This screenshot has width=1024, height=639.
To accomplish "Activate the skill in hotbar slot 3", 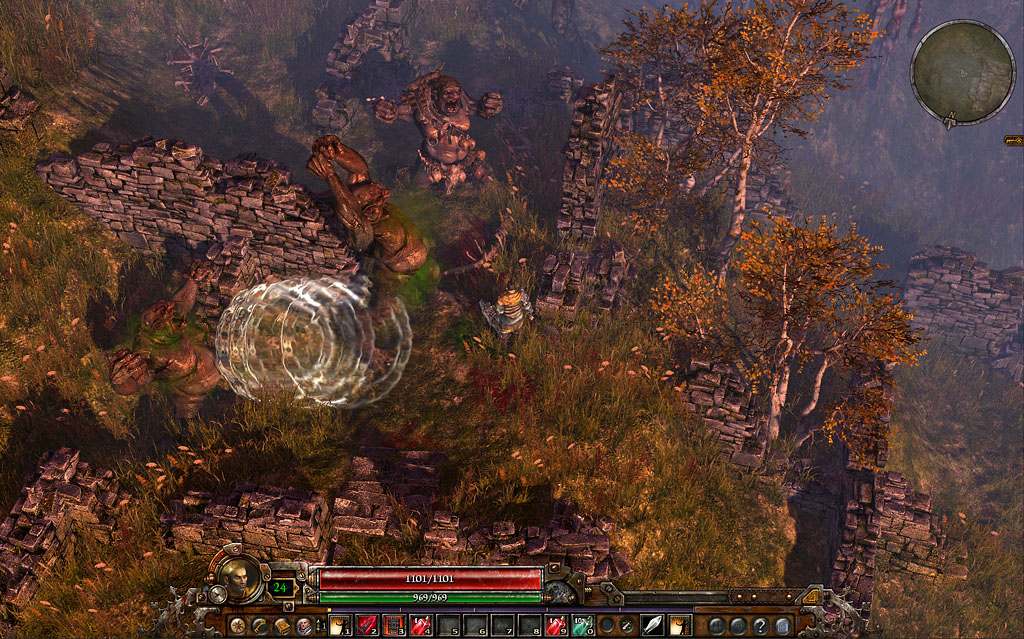I will click(x=394, y=626).
